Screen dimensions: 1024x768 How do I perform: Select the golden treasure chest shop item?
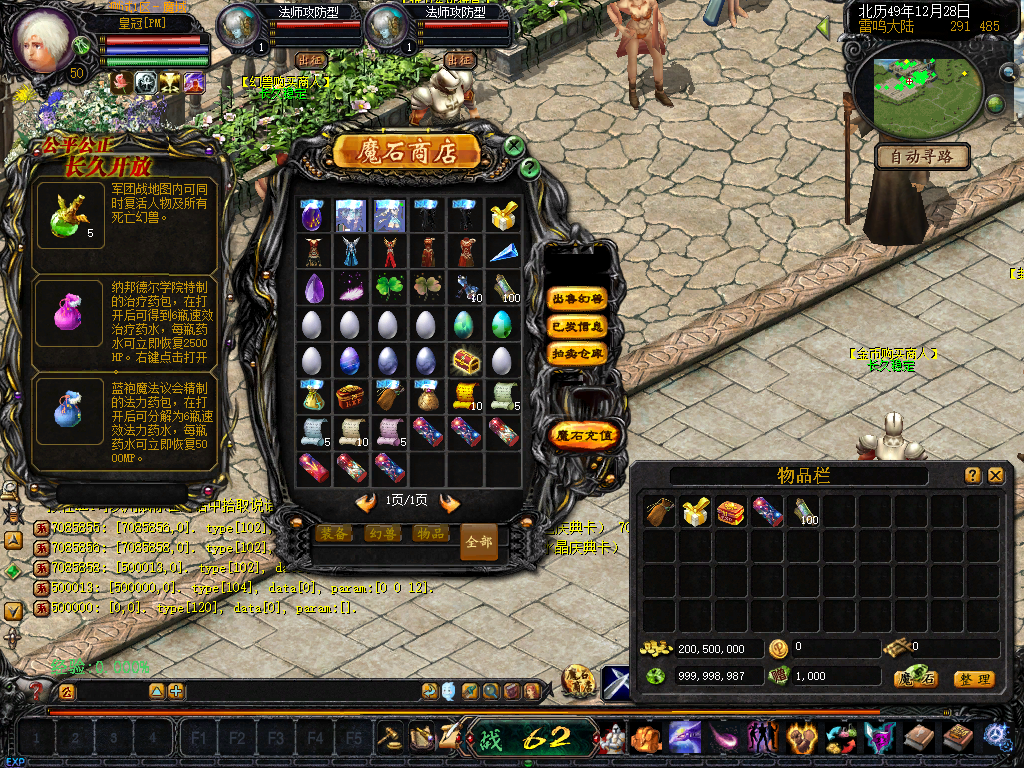[465, 360]
